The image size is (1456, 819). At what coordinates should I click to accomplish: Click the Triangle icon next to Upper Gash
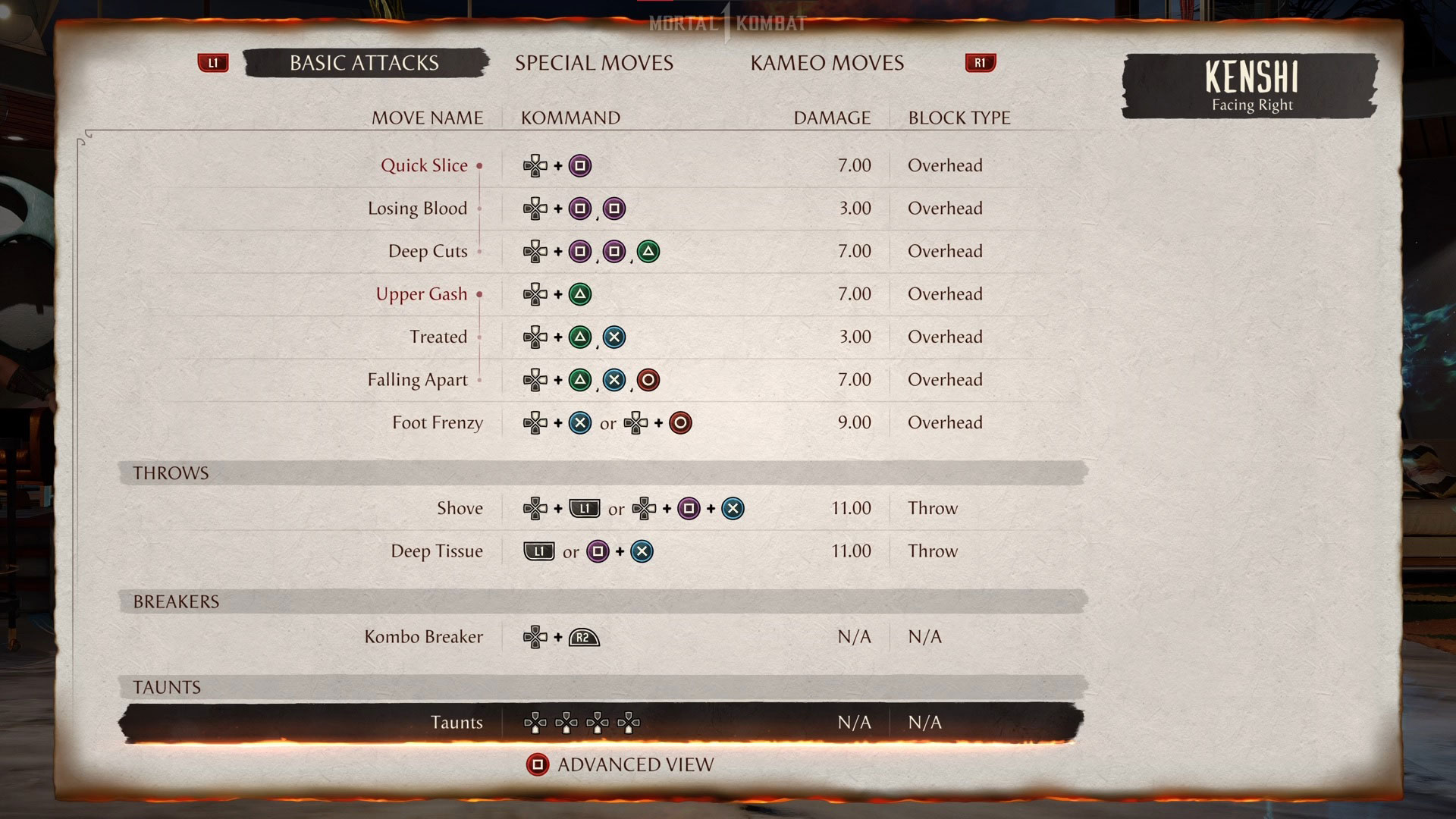coord(579,294)
